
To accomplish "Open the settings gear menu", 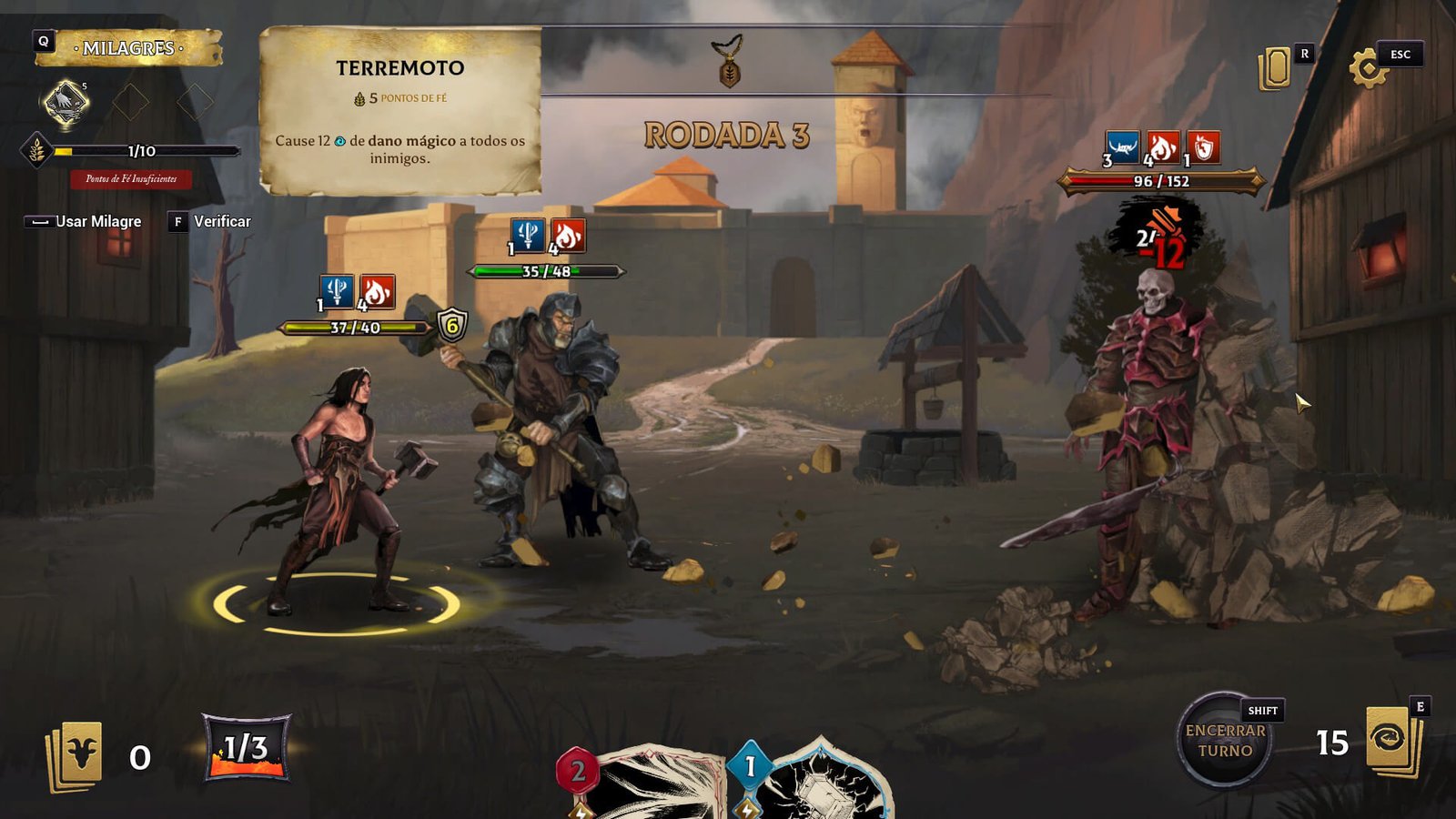I will point(1368,68).
